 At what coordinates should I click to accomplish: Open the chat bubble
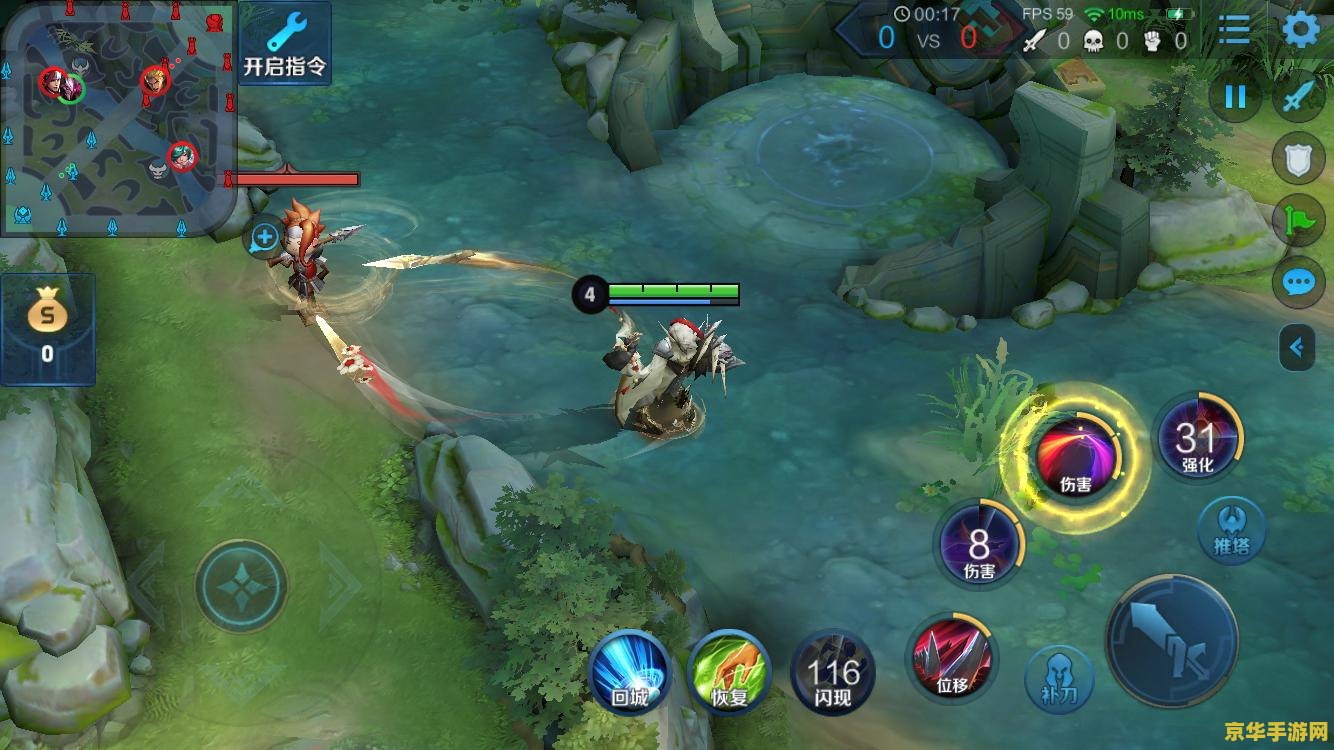coord(1298,283)
